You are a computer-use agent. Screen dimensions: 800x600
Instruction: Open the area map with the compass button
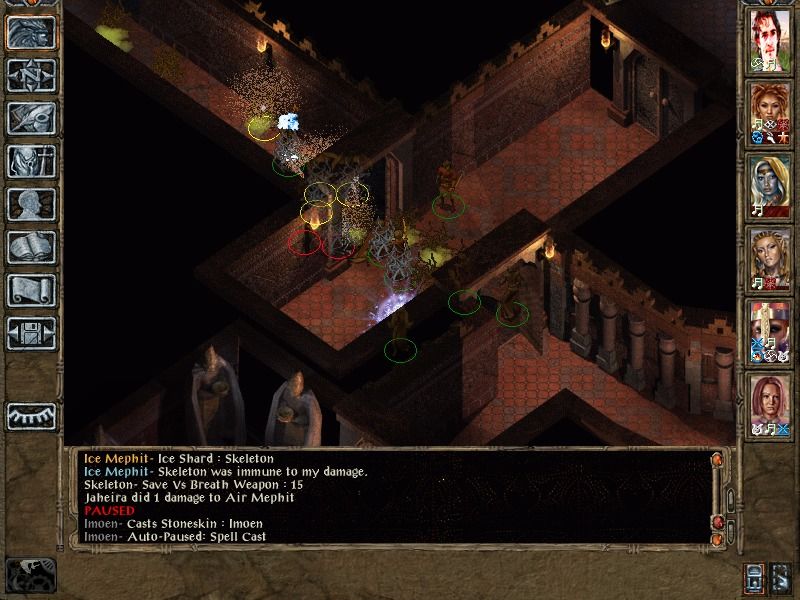(x=31, y=75)
